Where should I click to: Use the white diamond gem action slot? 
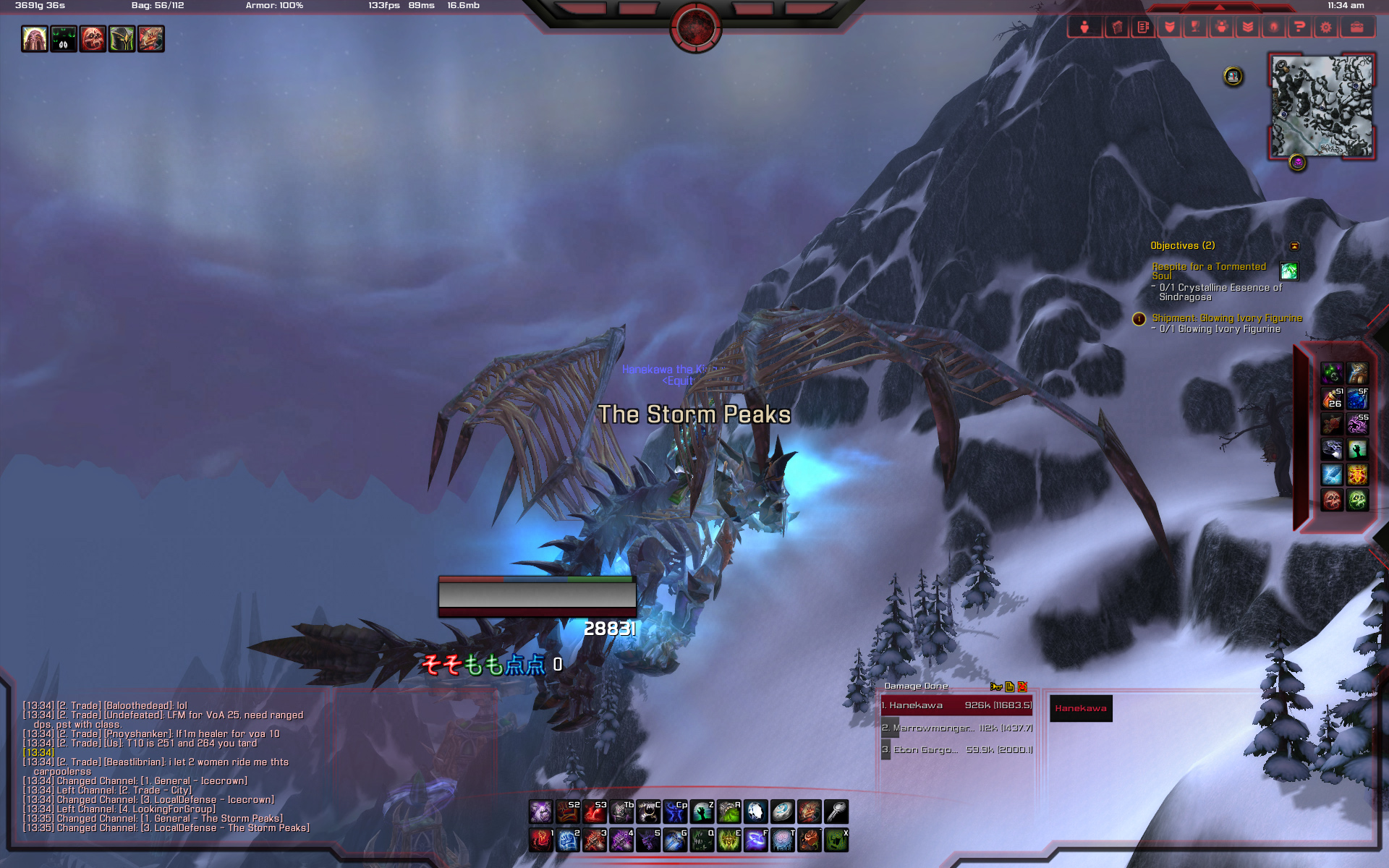(755, 812)
